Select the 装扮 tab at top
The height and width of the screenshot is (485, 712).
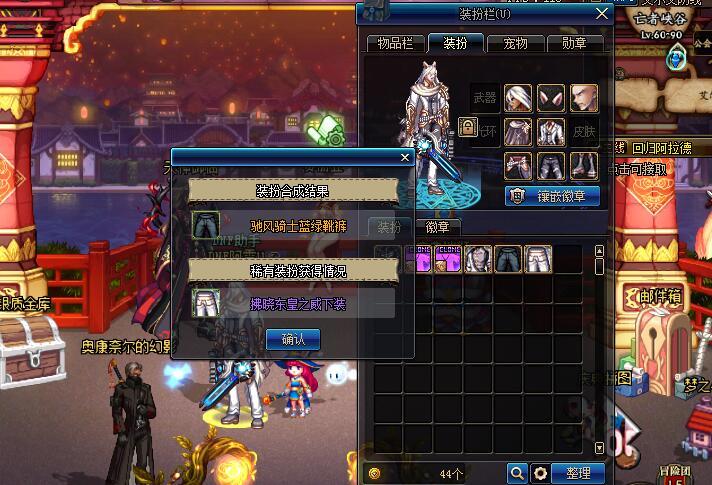456,43
